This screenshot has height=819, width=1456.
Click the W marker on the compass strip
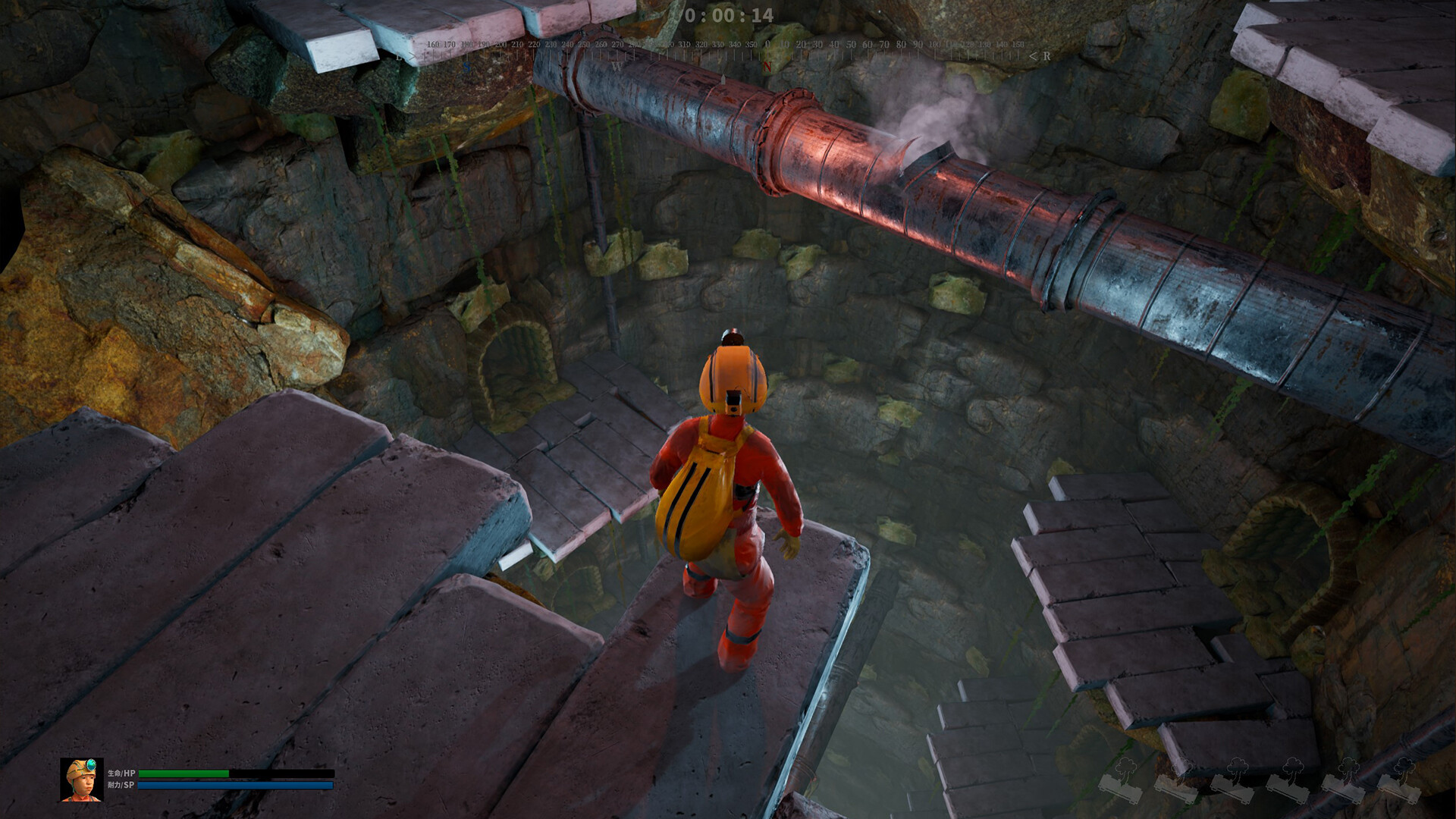tap(617, 66)
